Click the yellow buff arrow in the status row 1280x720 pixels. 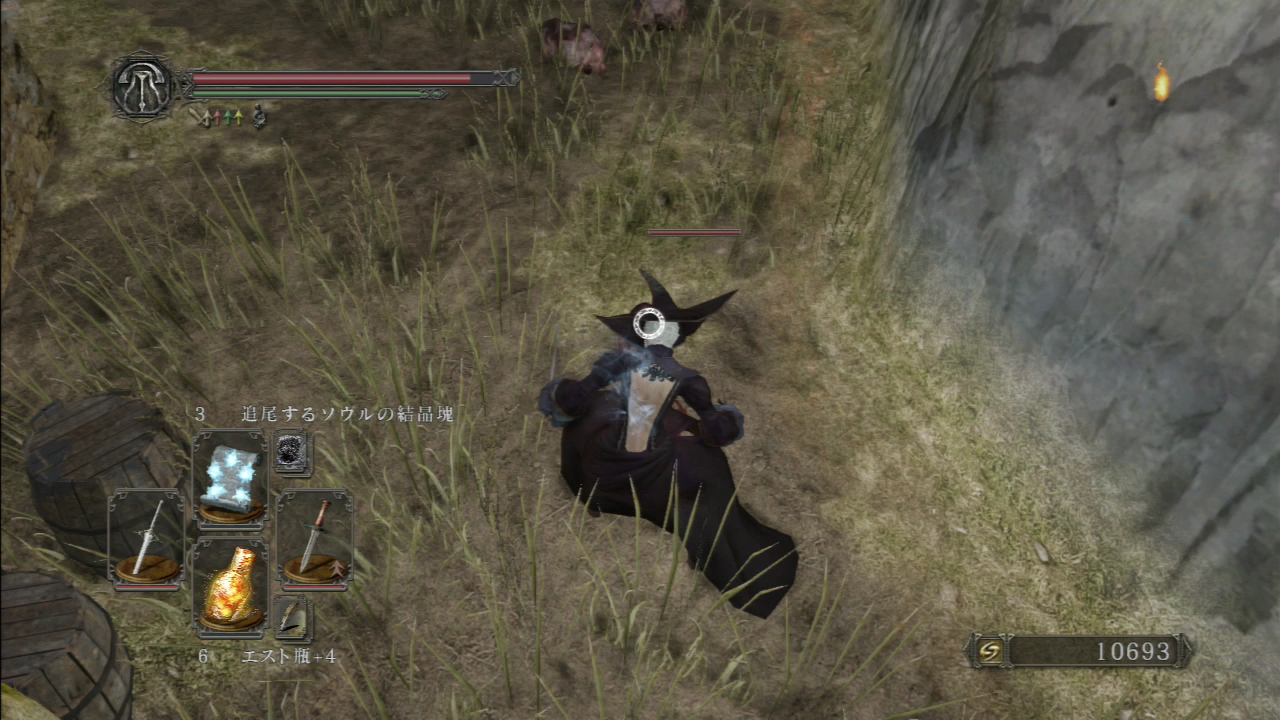[x=239, y=118]
